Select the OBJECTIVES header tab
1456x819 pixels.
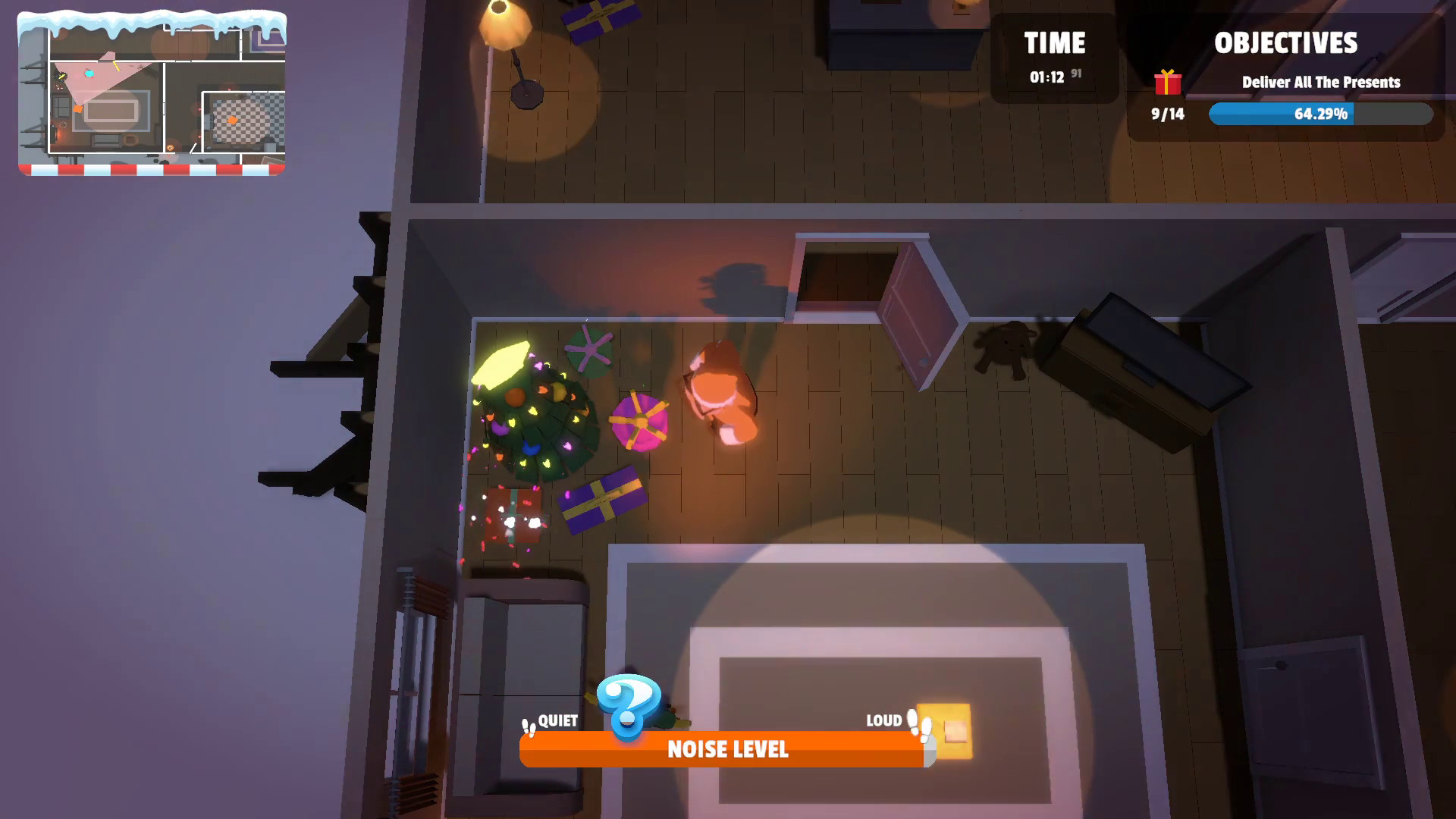click(1287, 43)
